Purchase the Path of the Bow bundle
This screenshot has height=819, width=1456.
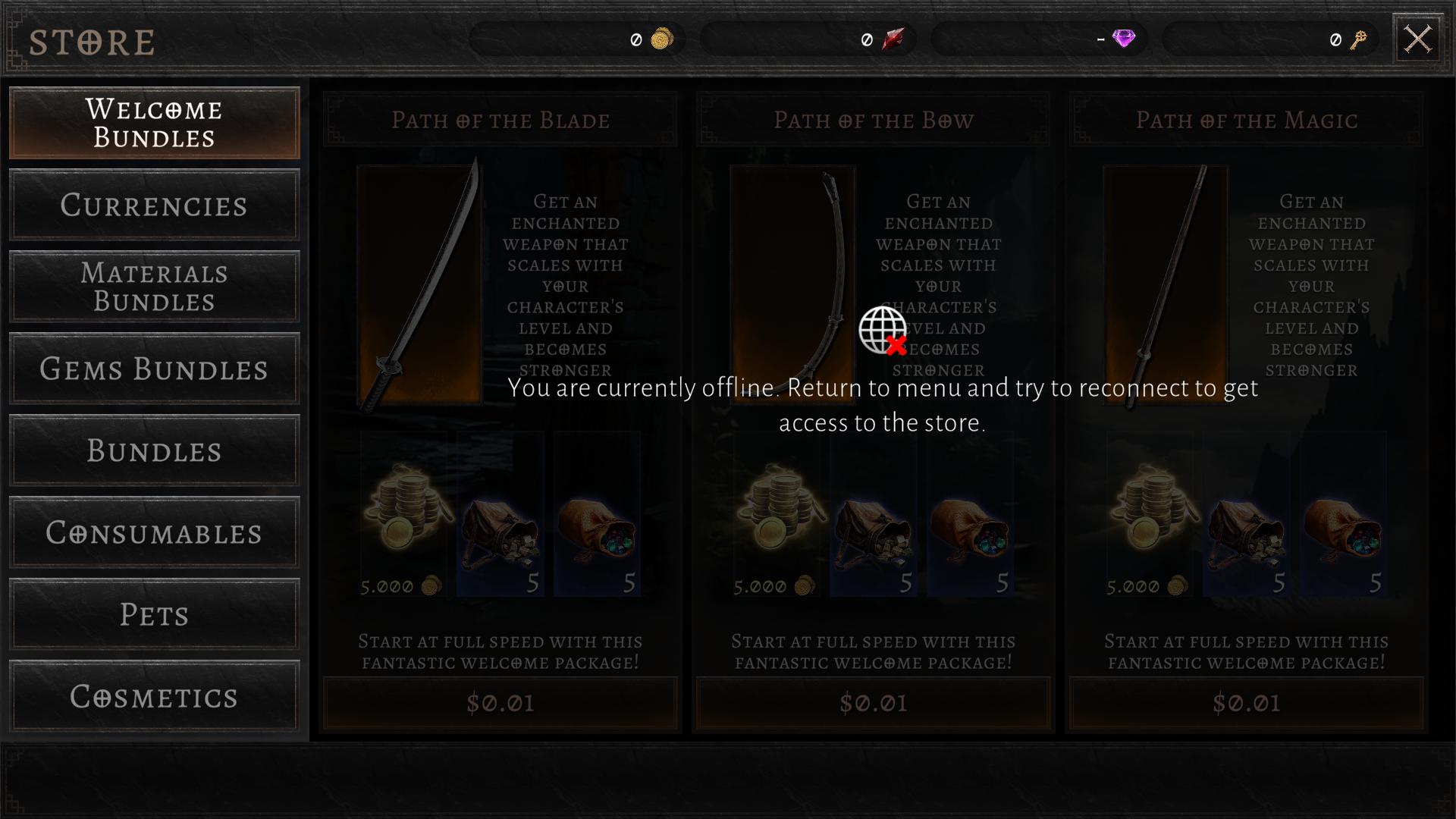pyautogui.click(x=874, y=703)
